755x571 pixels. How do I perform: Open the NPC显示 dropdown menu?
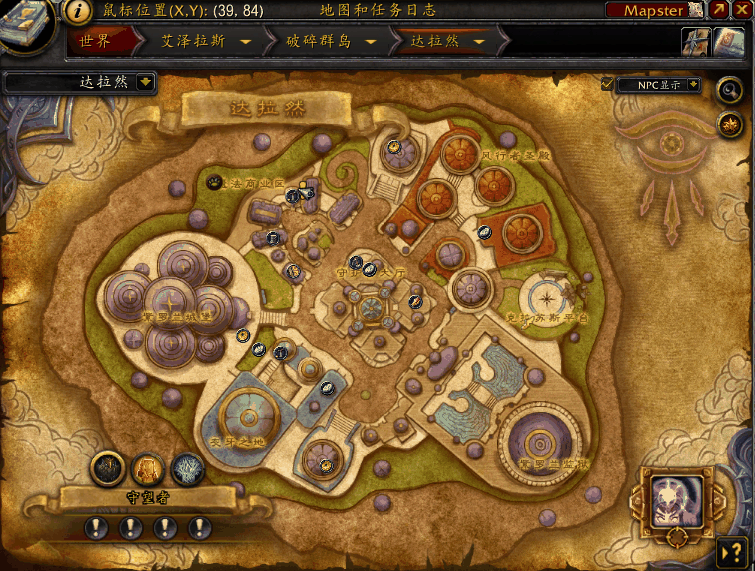(x=693, y=85)
